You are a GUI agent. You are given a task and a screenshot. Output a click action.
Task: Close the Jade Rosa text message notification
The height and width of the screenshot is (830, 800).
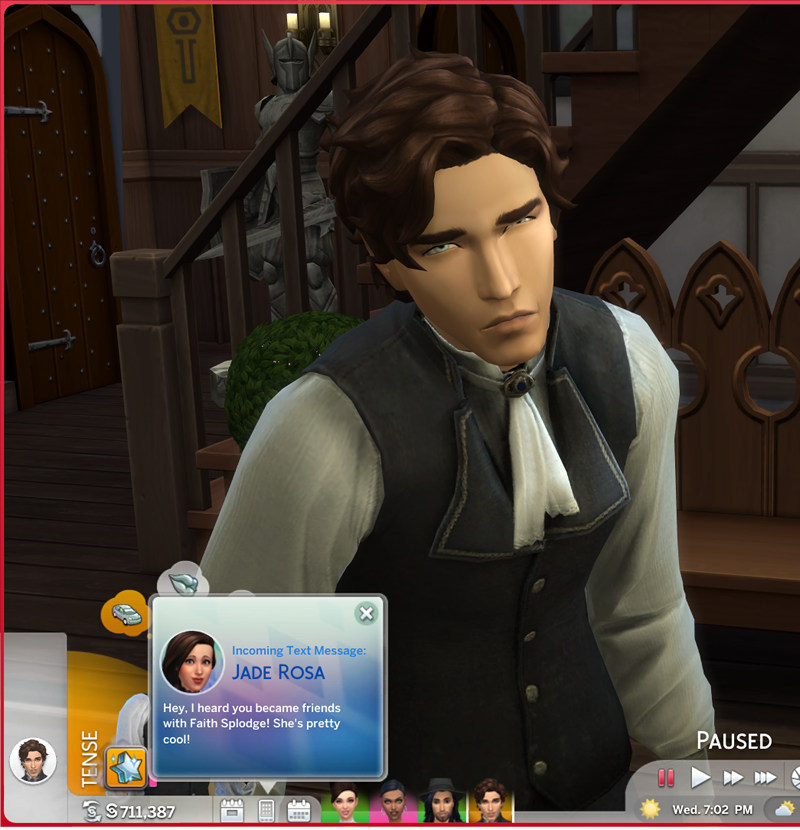click(x=366, y=613)
